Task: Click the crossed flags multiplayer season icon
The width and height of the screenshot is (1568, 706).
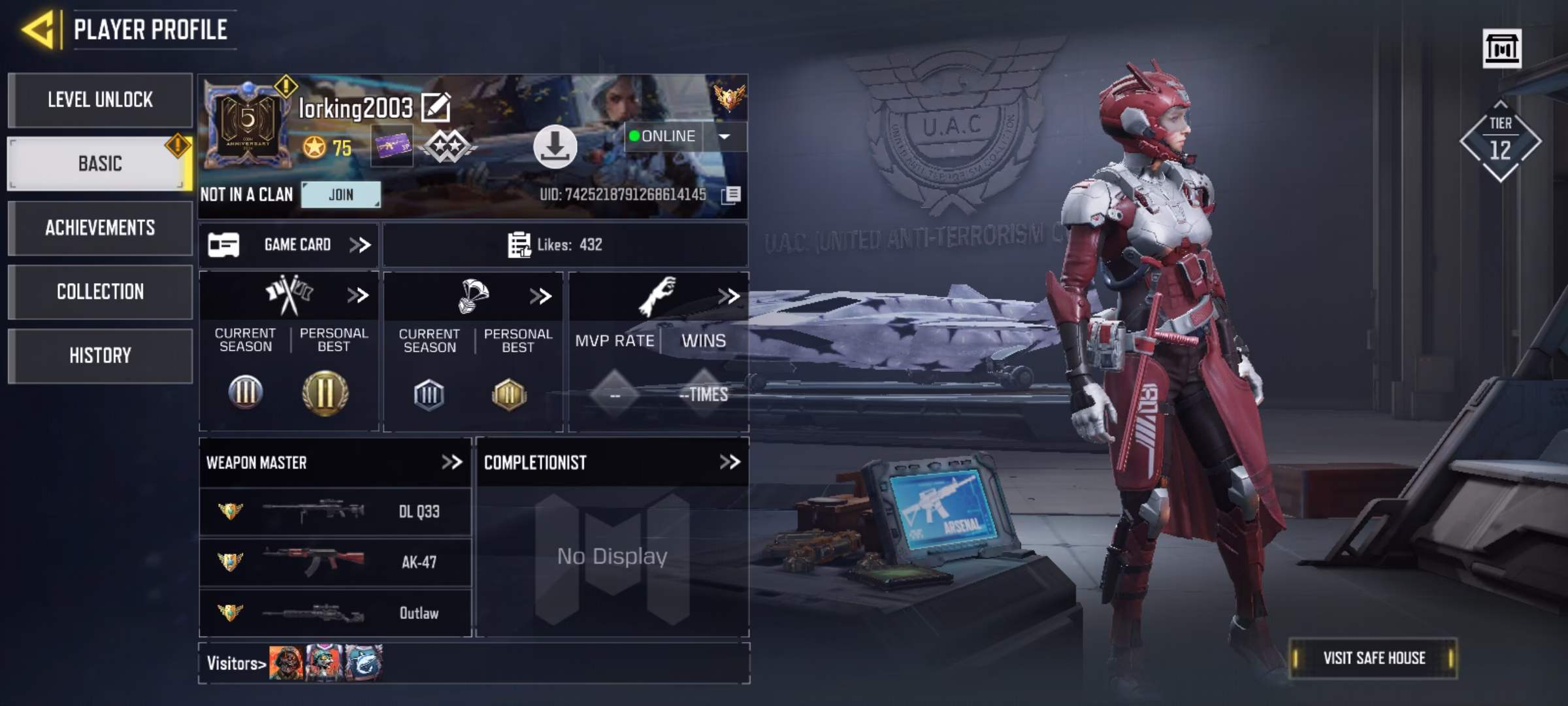Action: [289, 294]
